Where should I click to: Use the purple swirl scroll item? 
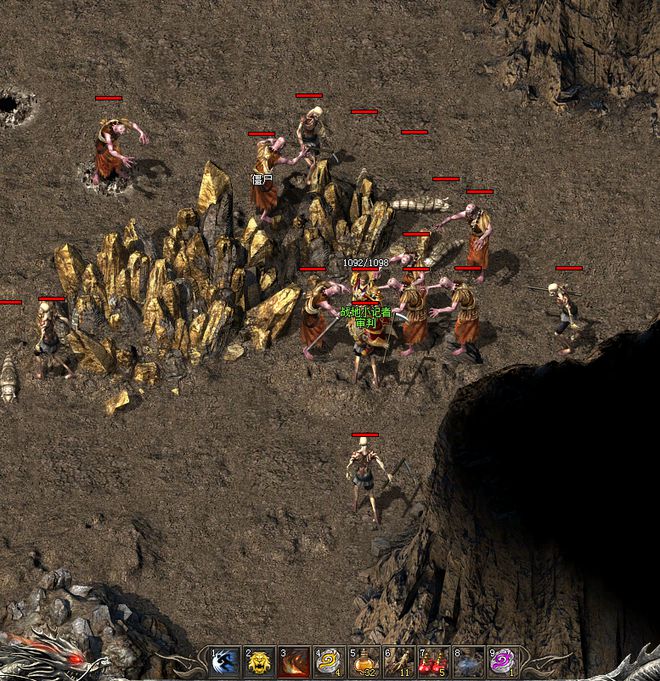tap(502, 662)
